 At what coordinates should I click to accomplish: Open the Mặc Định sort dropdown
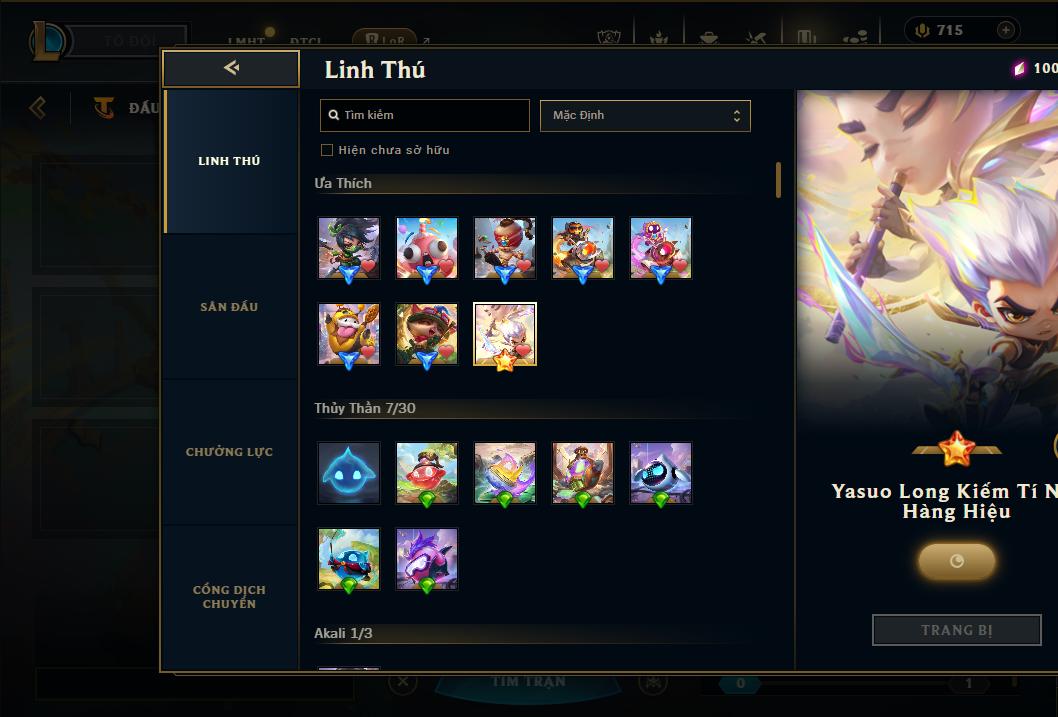coord(645,115)
